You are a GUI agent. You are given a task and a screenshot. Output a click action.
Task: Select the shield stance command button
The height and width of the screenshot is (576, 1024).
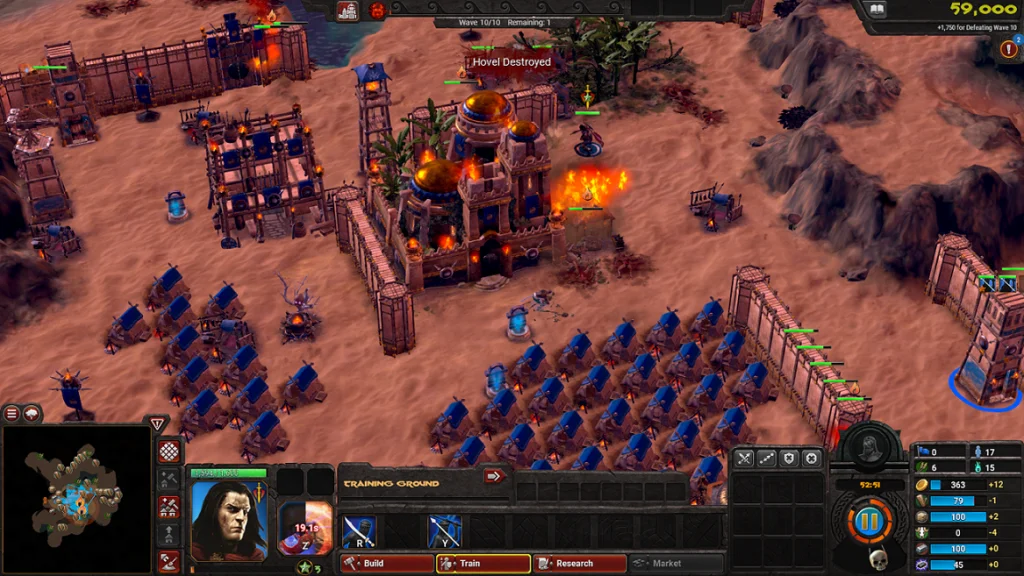(790, 459)
